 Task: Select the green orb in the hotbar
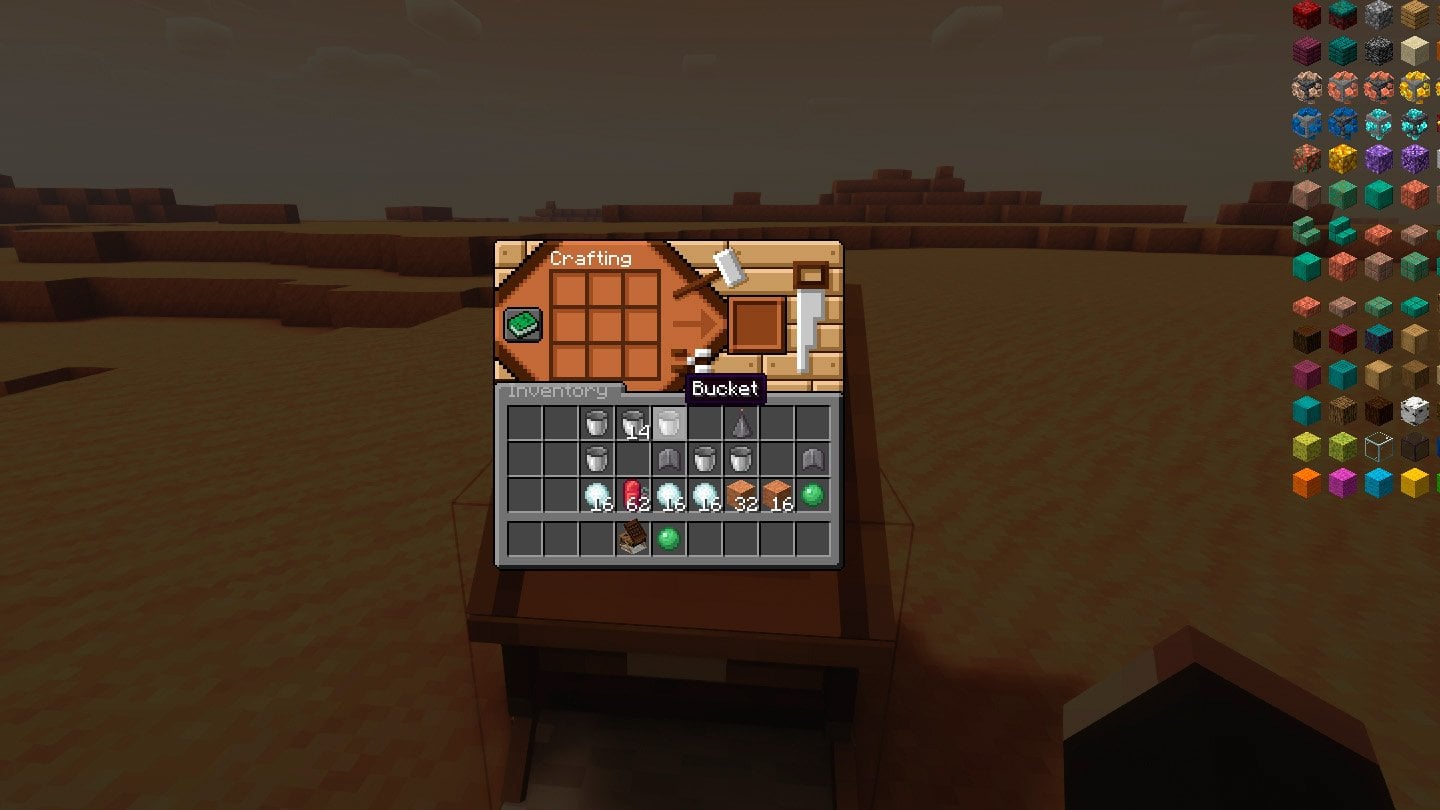pos(668,540)
